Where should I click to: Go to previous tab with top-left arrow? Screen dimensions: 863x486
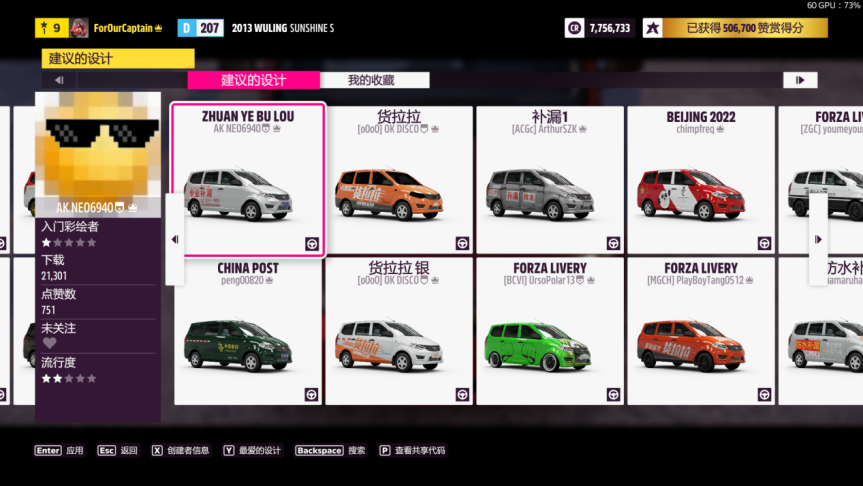tap(59, 80)
